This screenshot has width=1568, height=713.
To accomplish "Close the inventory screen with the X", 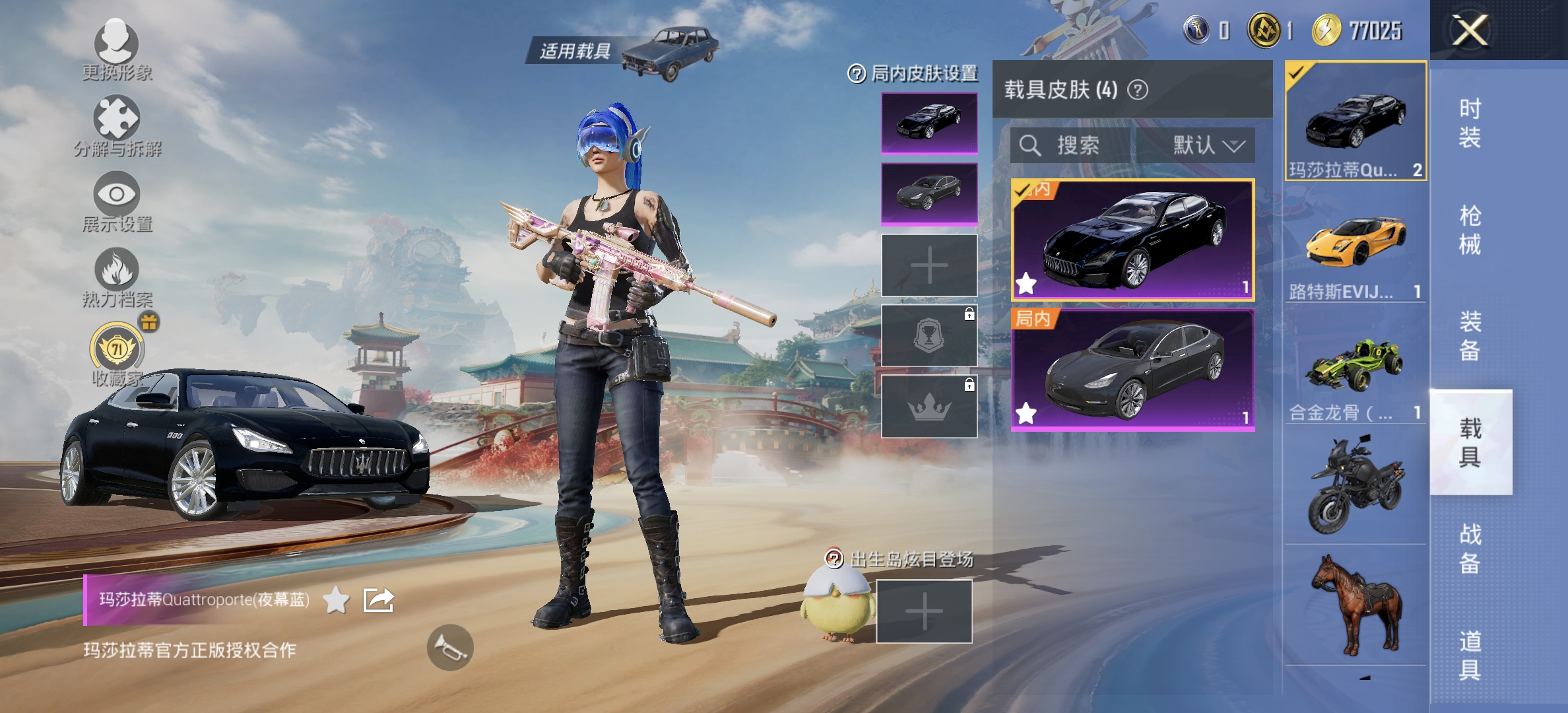I will point(1470,30).
